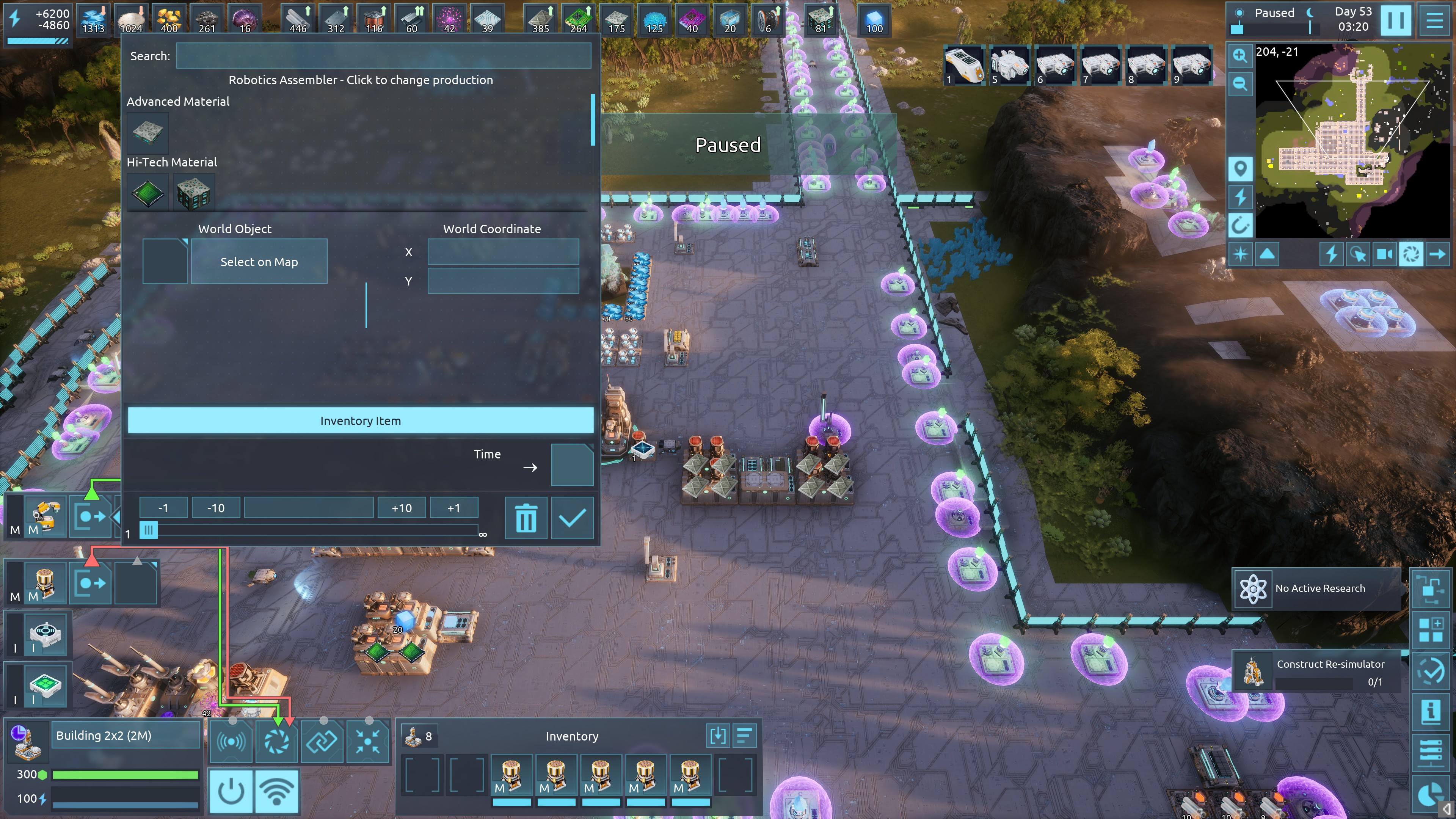Viewport: 1456px width, 819px height.
Task: Click the Select on Map button
Action: coord(259,262)
